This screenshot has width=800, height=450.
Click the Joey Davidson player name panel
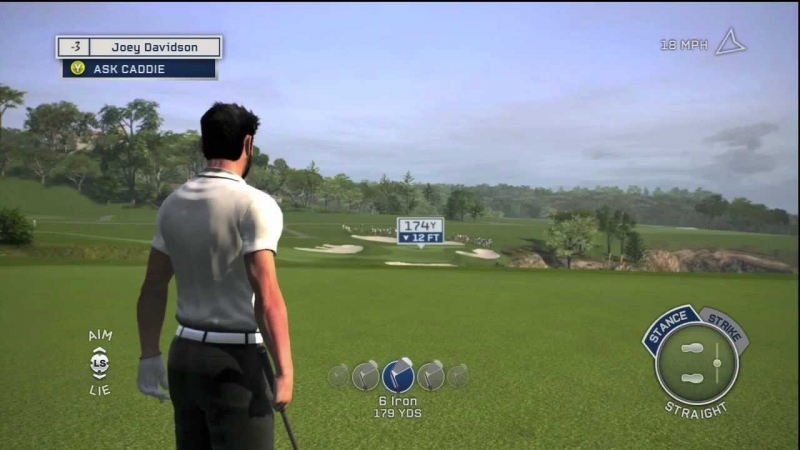(154, 47)
